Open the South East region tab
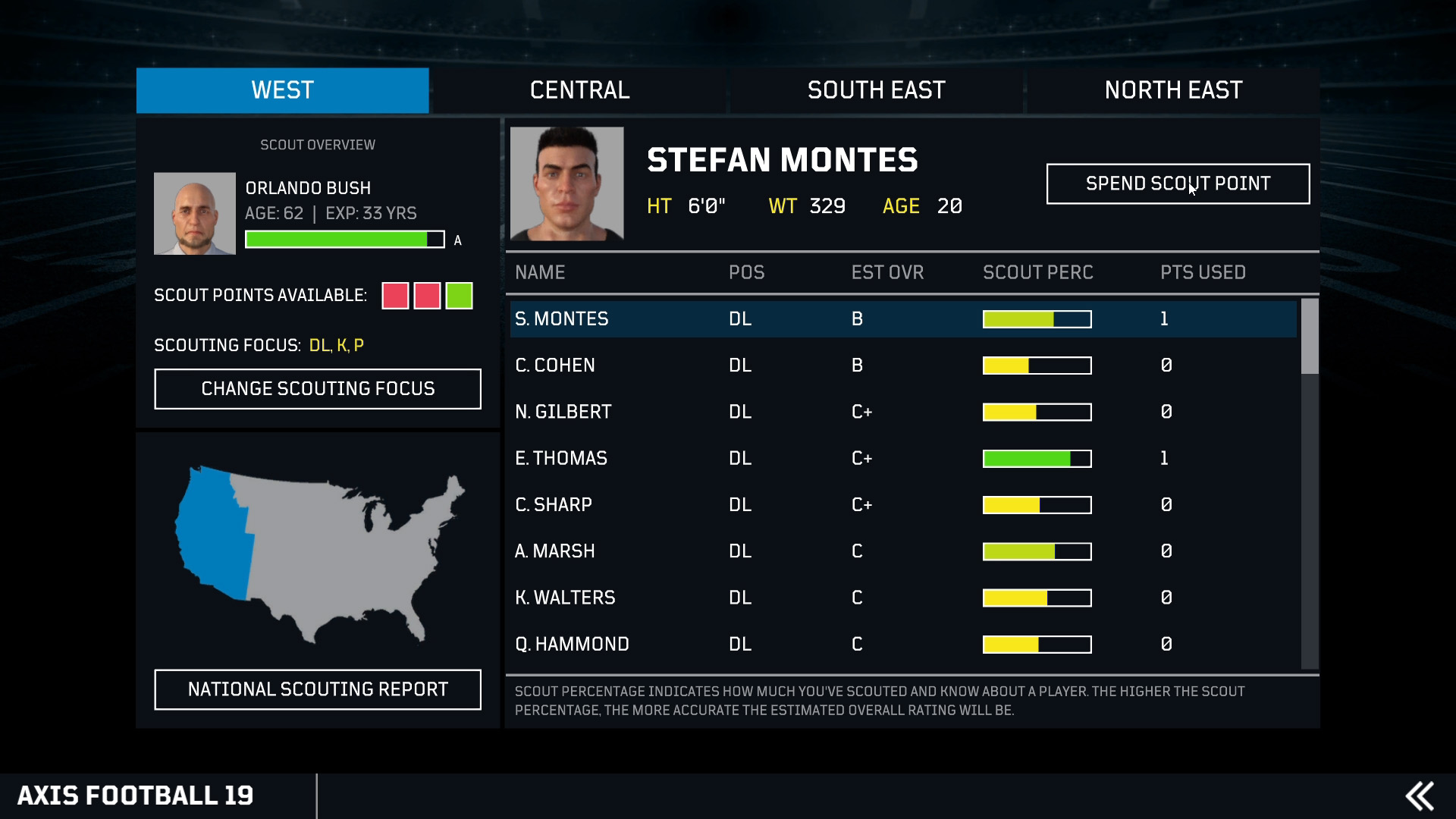Viewport: 1456px width, 819px height. point(876,90)
